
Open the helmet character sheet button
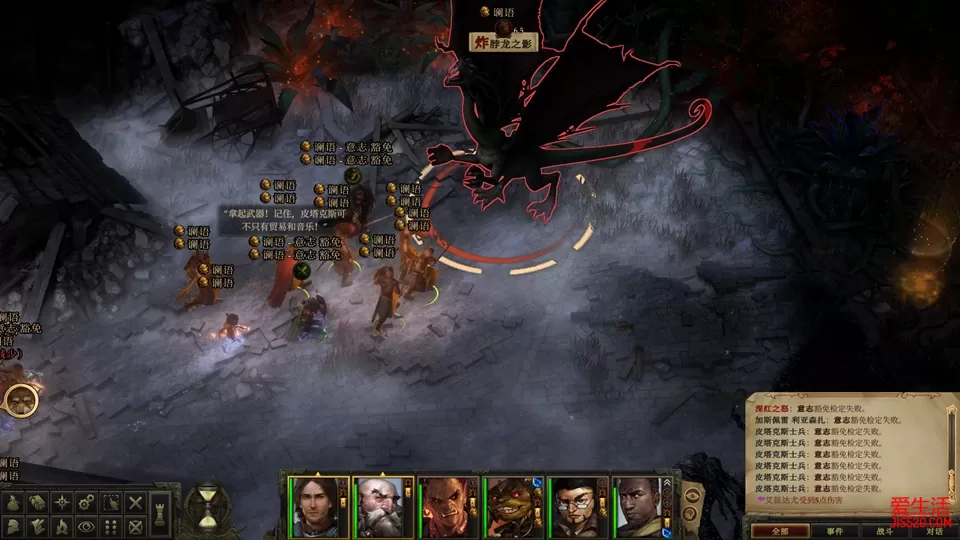[x=12, y=526]
